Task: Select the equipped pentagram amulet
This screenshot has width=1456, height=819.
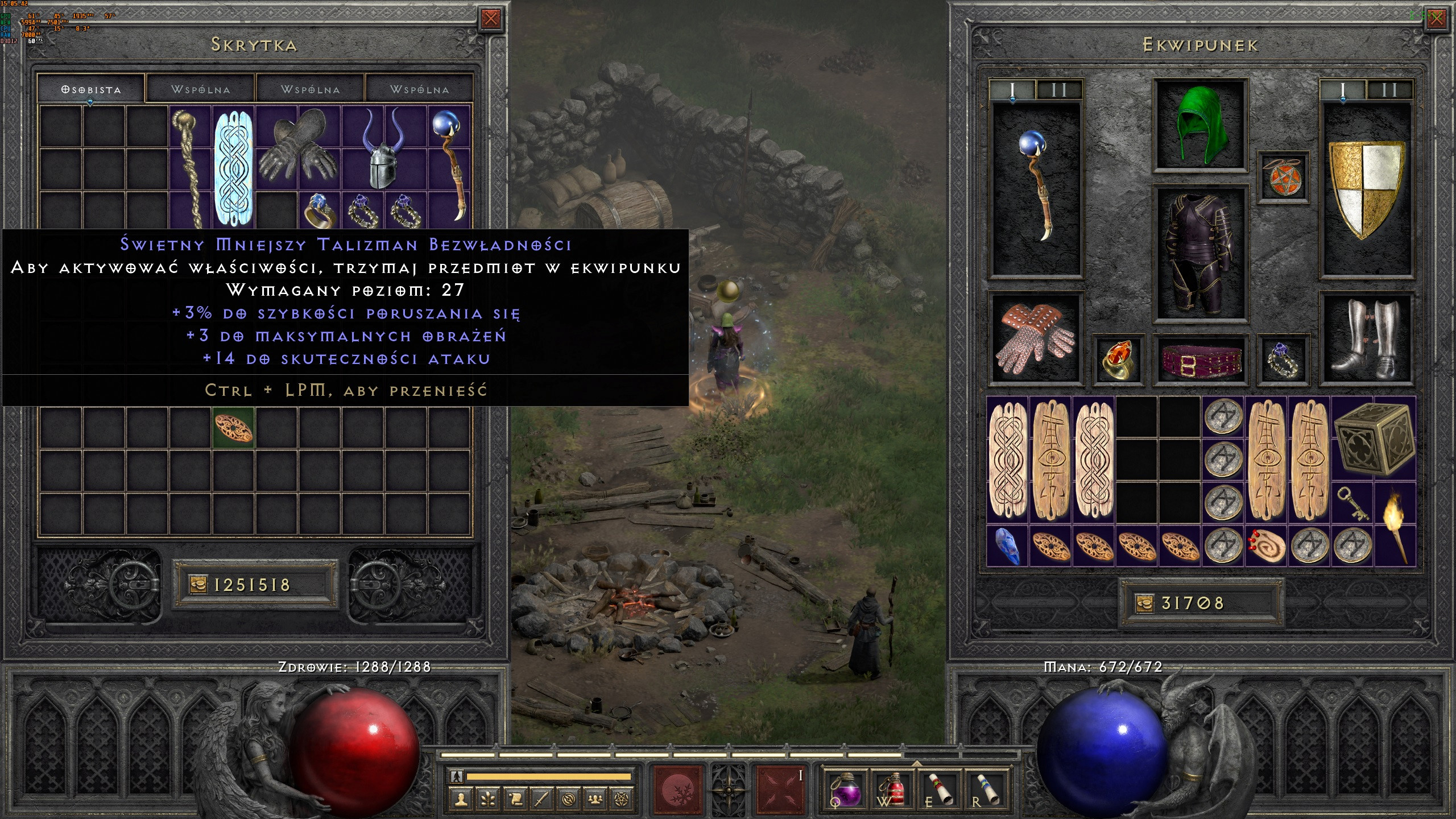Action: coord(1283,177)
